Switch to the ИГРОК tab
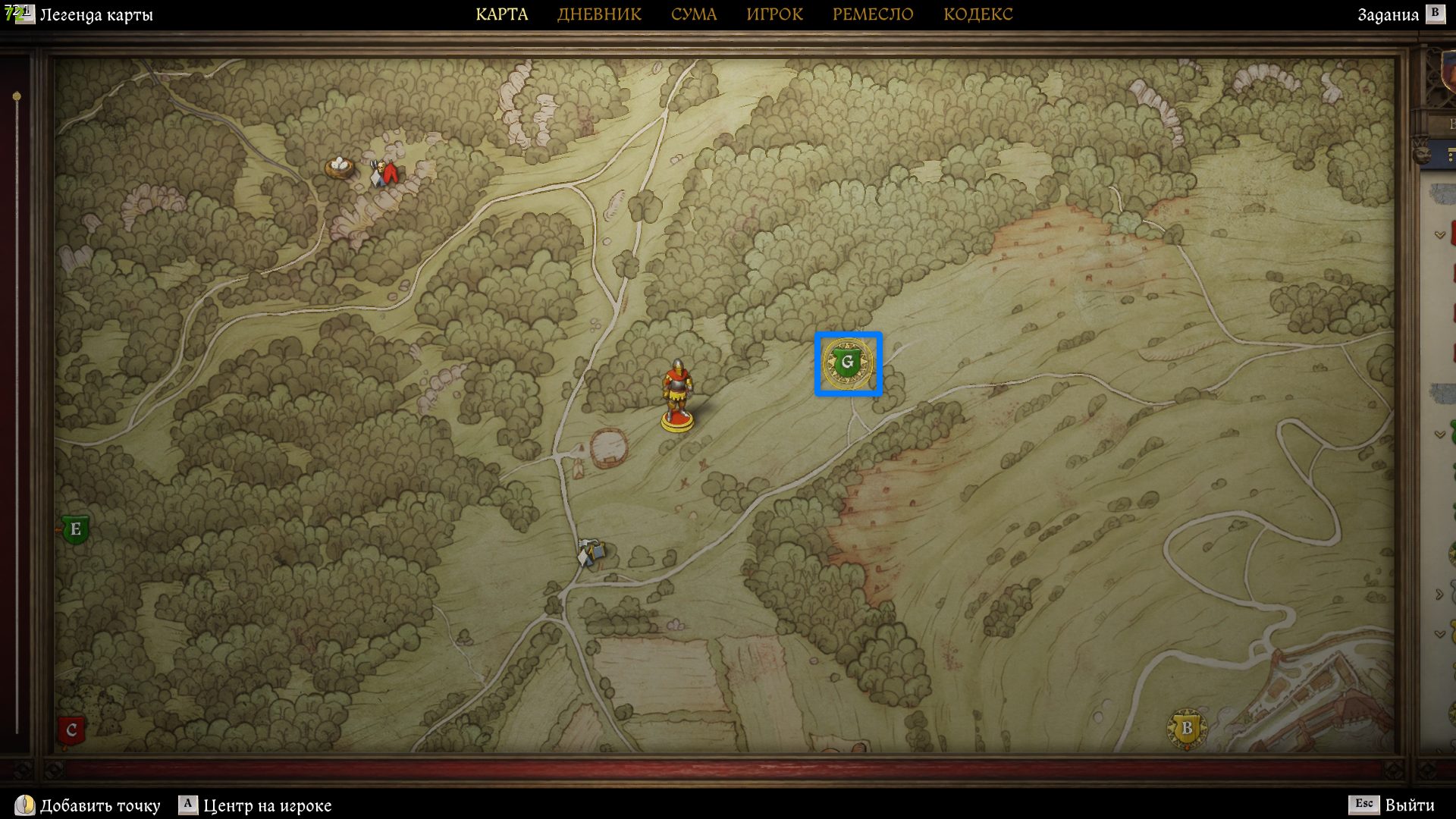 774,14
